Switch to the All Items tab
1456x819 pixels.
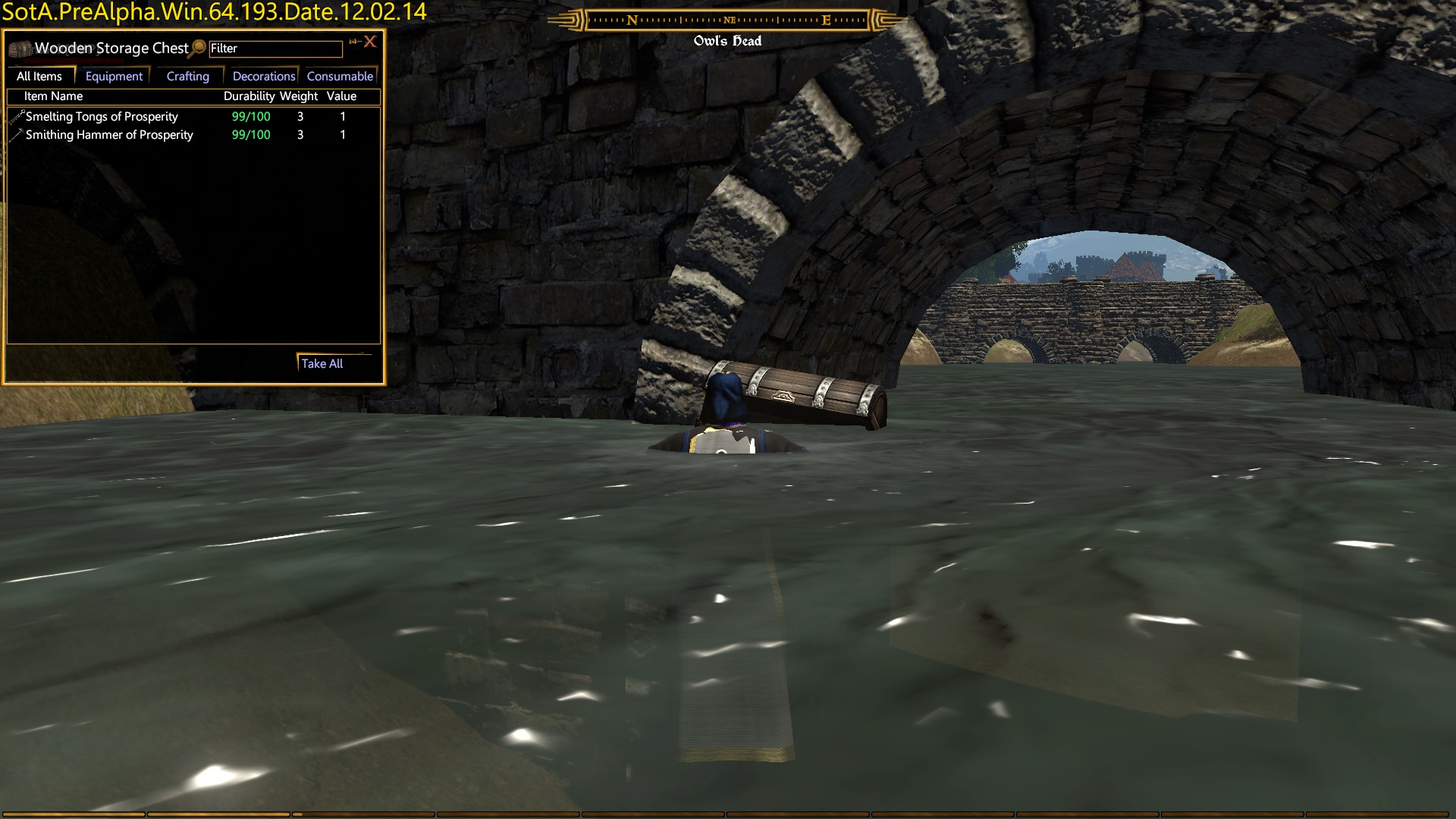point(39,77)
